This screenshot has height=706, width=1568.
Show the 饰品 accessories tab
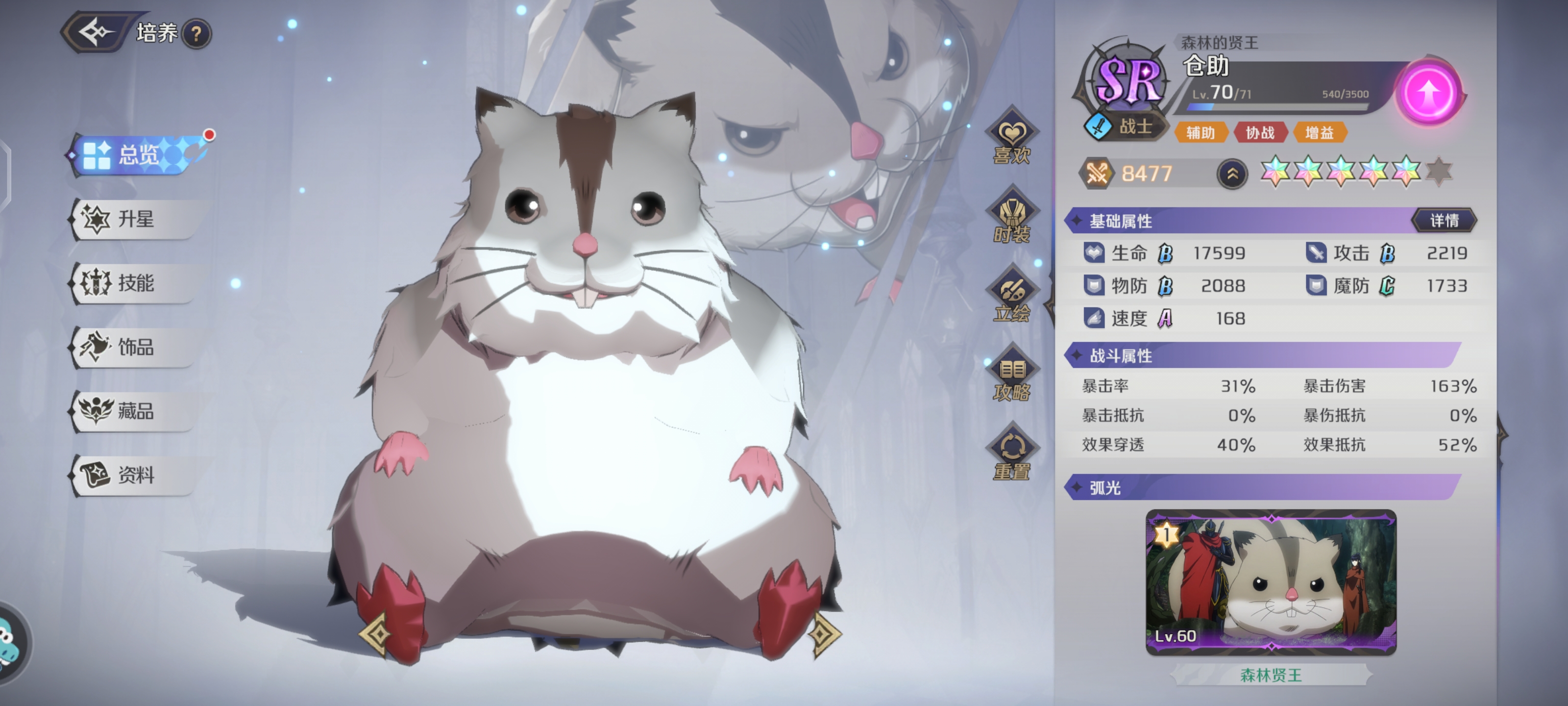135,347
